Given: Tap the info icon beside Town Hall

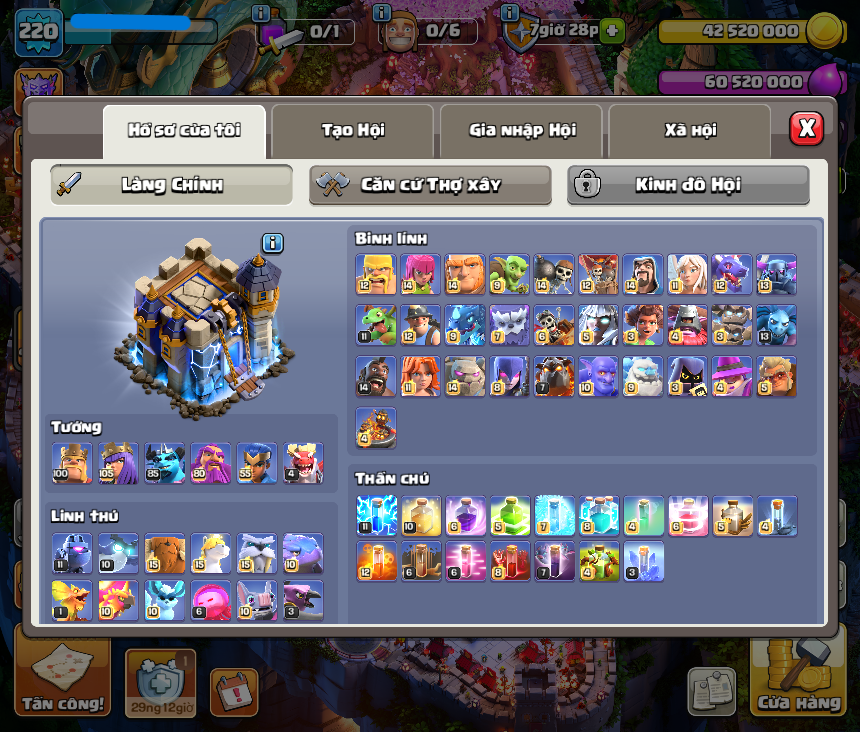Looking at the screenshot, I should (x=273, y=243).
